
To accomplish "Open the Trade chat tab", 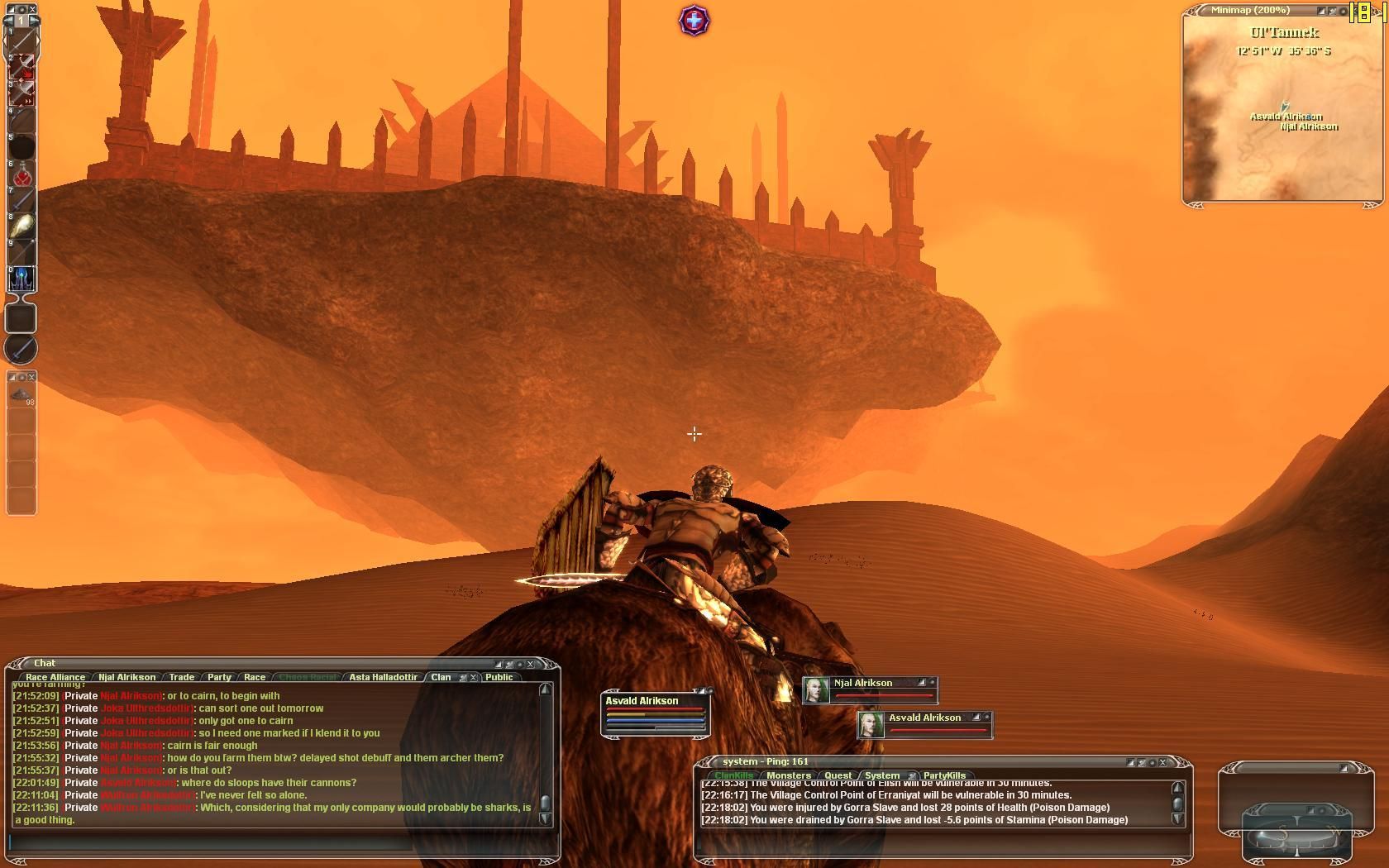I will (181, 677).
